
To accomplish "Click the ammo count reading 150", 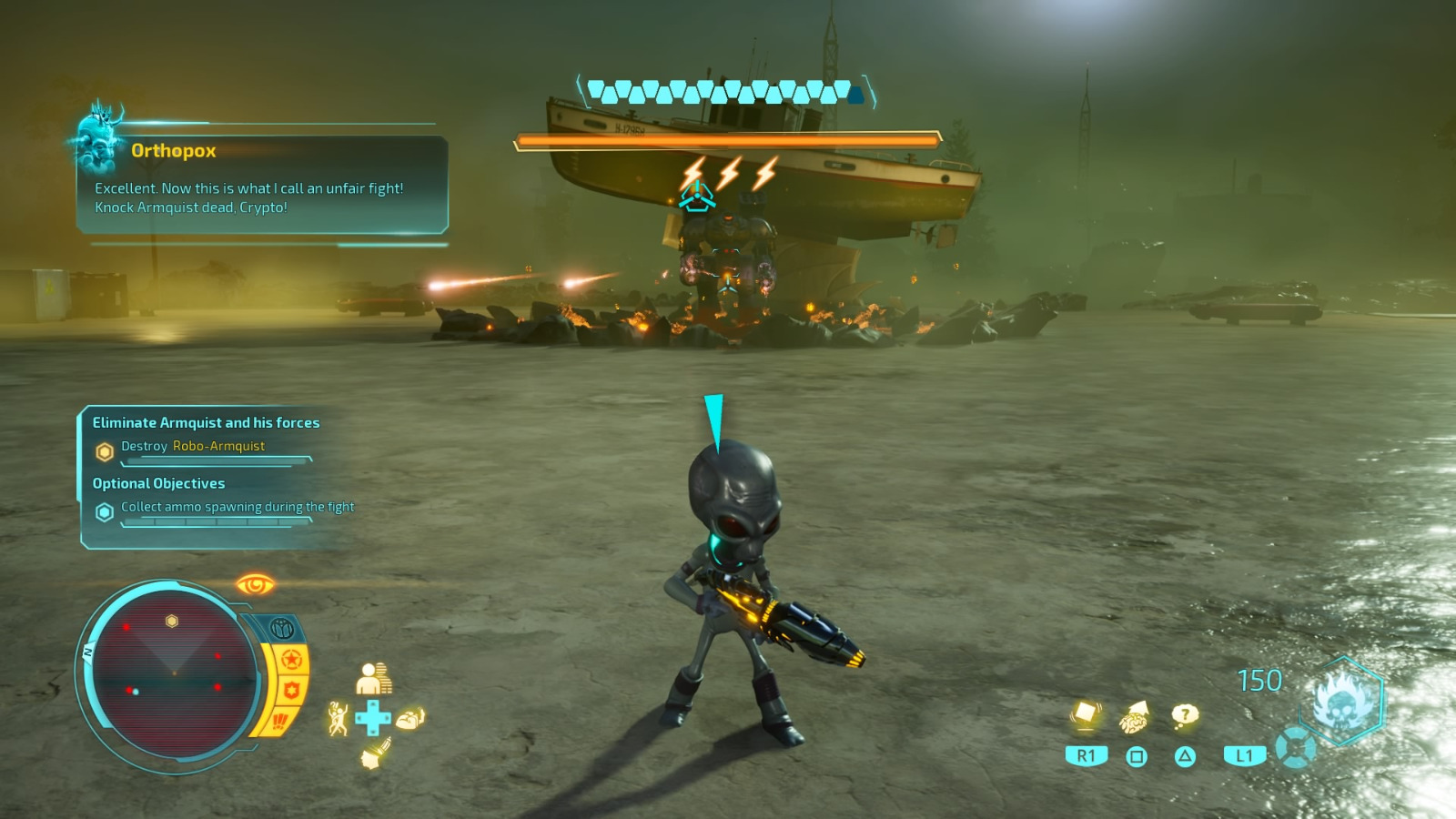I will [x=1260, y=680].
